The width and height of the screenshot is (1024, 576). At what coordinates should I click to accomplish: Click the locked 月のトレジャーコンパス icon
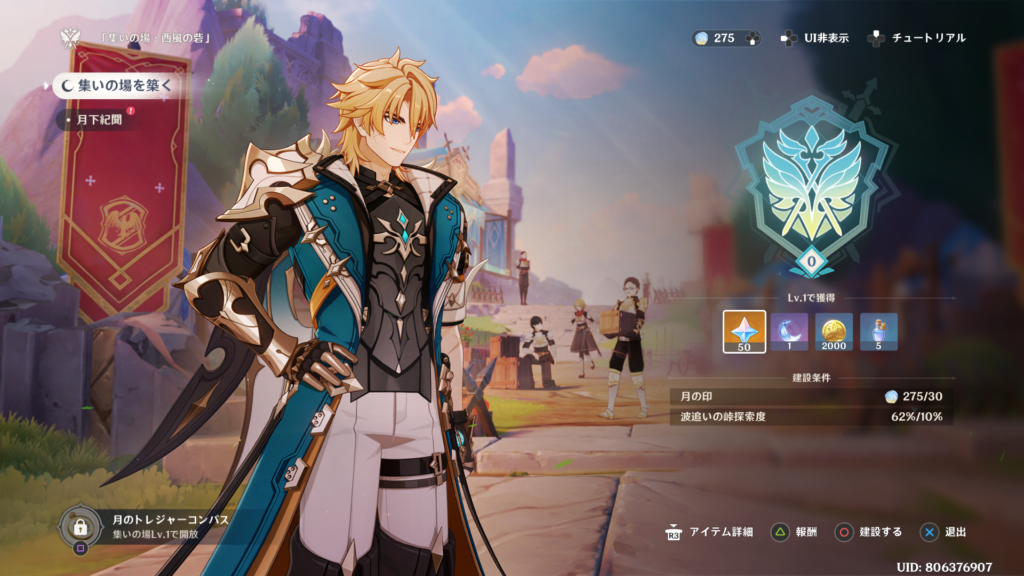[x=79, y=525]
